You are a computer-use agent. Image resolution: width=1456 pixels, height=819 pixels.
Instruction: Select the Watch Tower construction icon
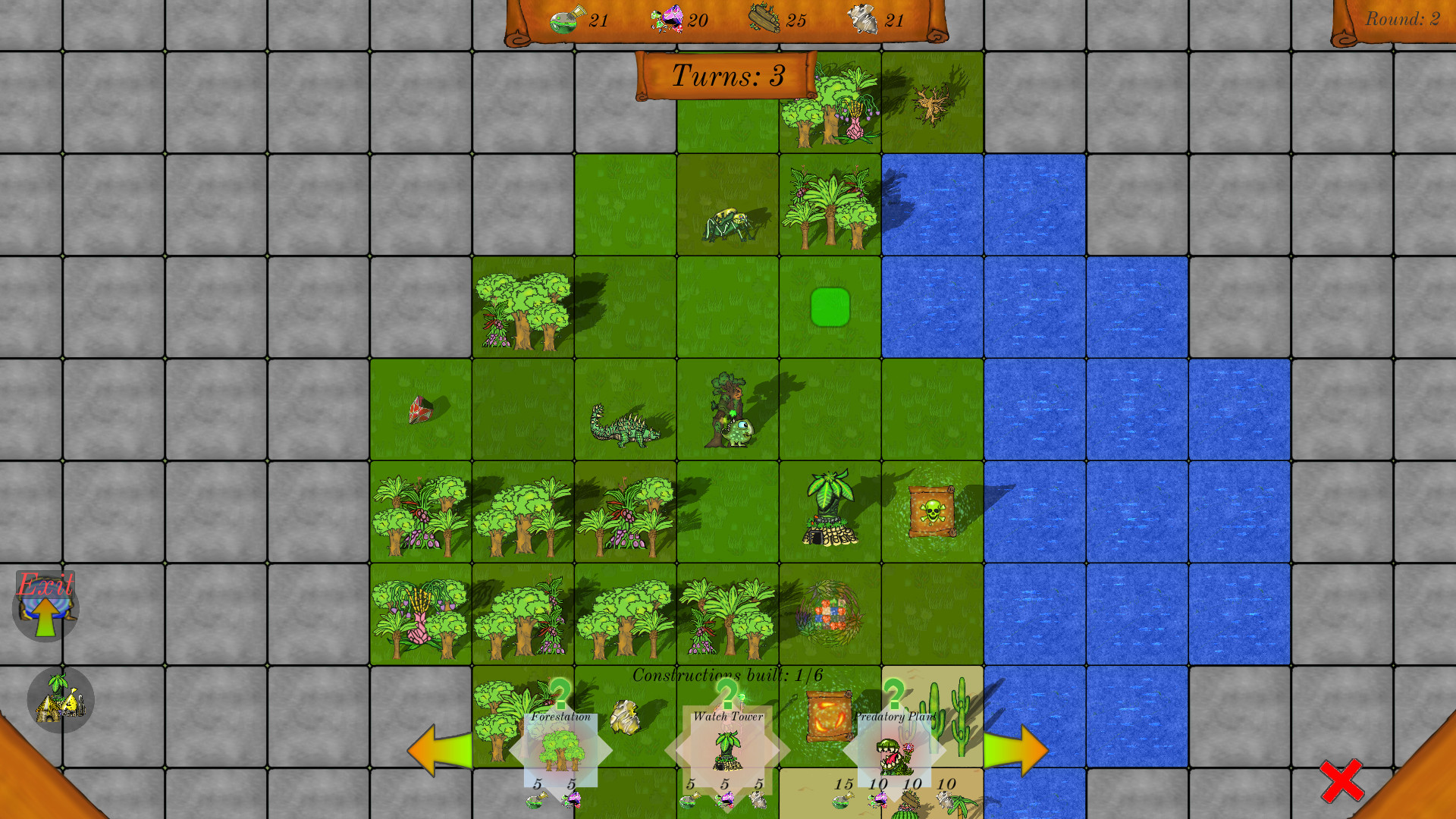click(726, 751)
